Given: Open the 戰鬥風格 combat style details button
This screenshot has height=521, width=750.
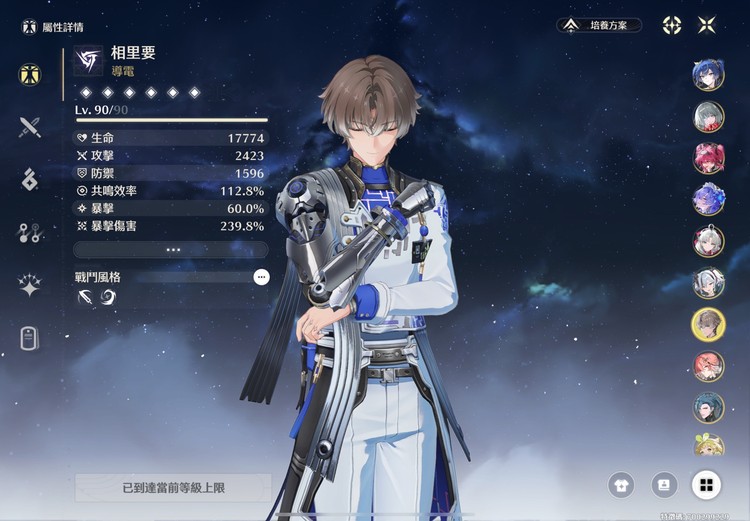Looking at the screenshot, I should tap(261, 277).
